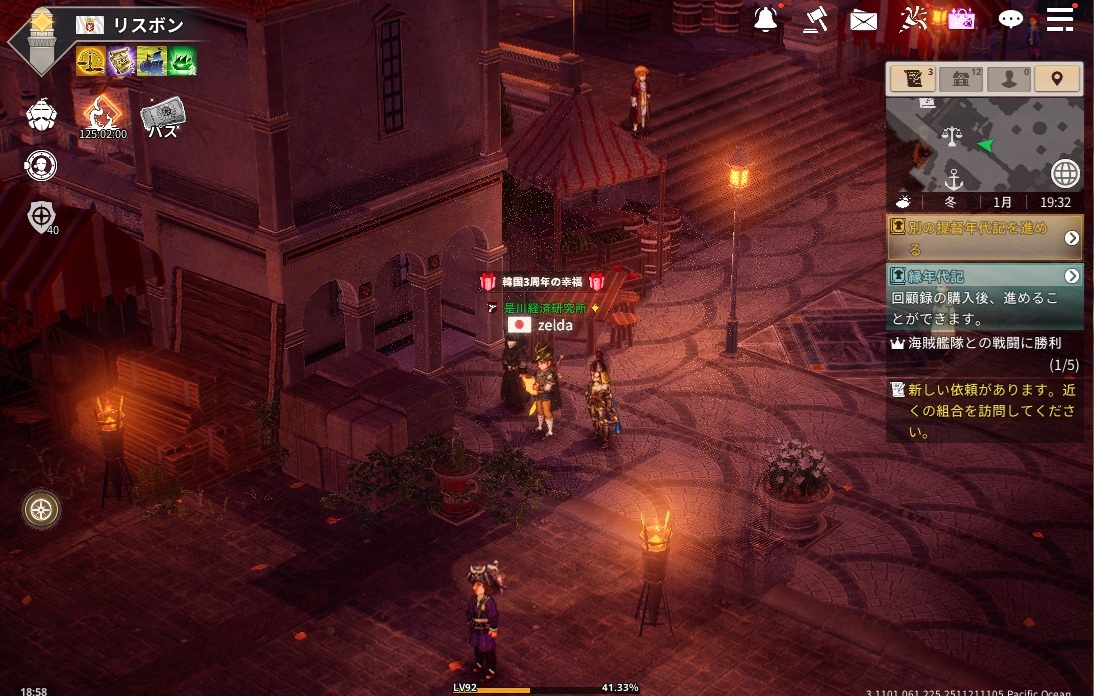Select the person silhouette minimap tab
Screen dimensions: 1094x696
[x=1009, y=79]
